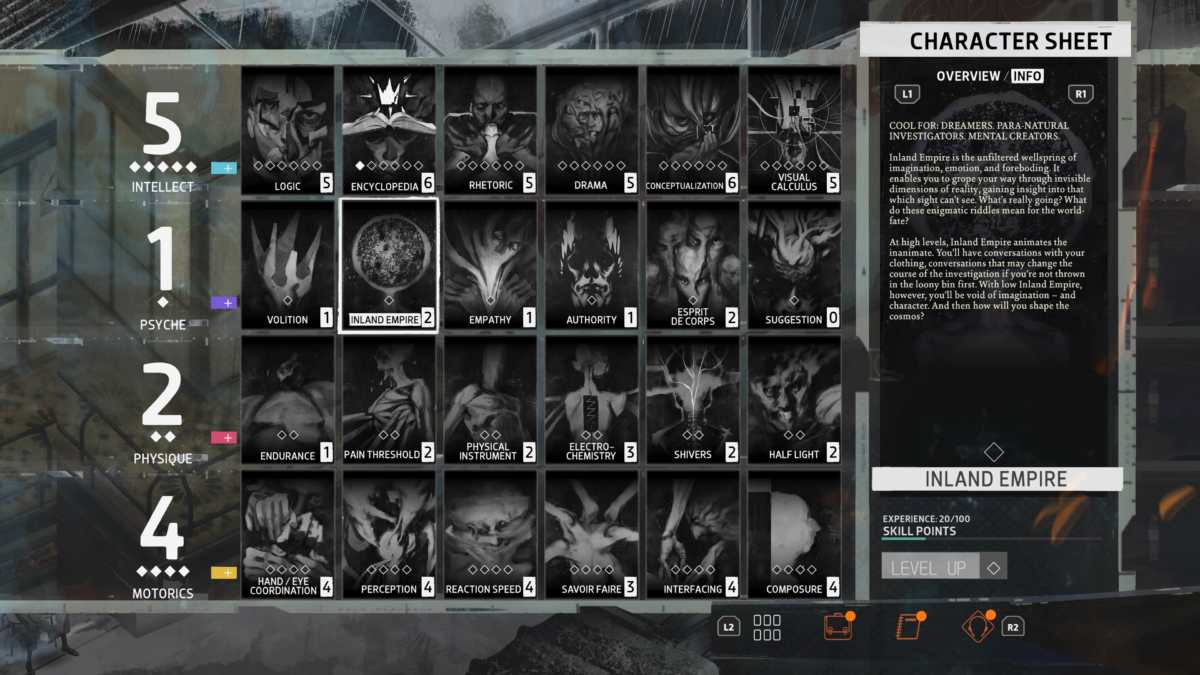This screenshot has width=1200, height=675.
Task: Choose the Esprit de Corps skill card
Action: pos(692,265)
